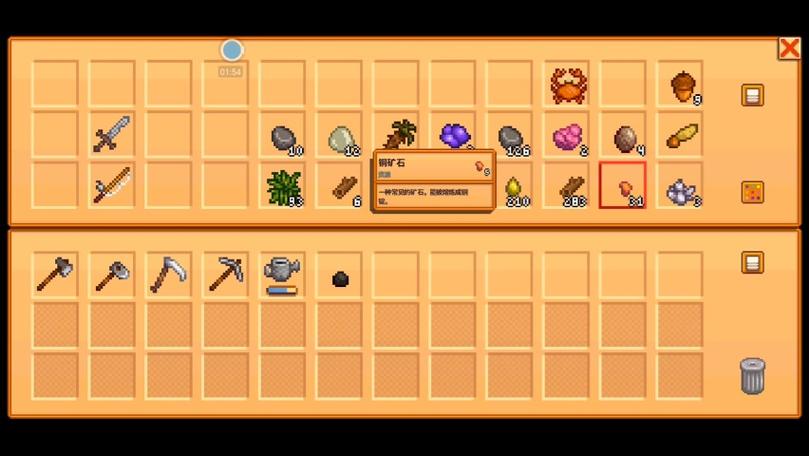Close the chest inventory window
Screen dimensions: 809x456
click(789, 49)
